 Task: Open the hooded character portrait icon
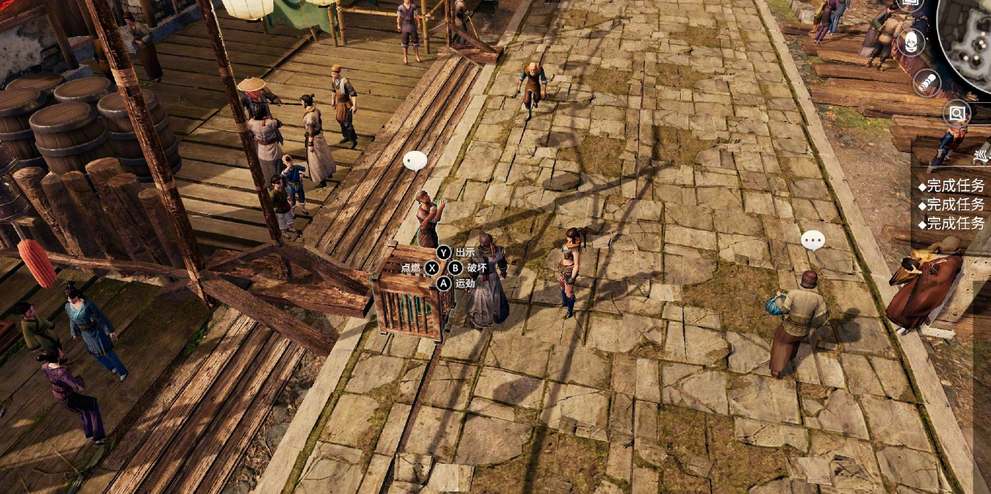pyautogui.click(x=909, y=42)
